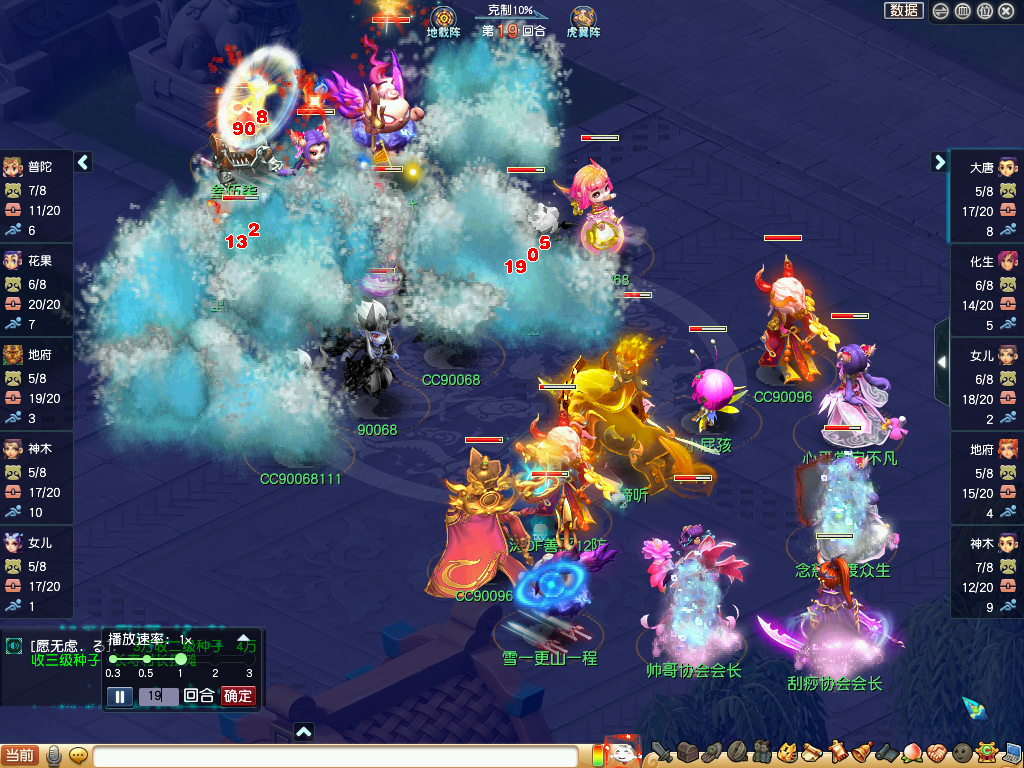Image resolution: width=1024 pixels, height=768 pixels.
Task: Set playback speed to 2x on slider
Action: click(x=215, y=659)
